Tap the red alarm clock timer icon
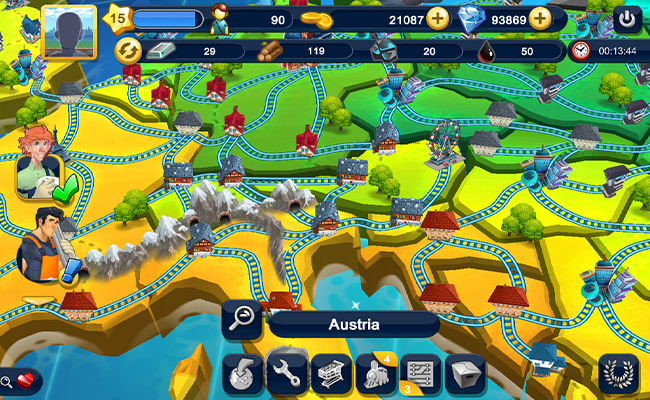650x400 pixels. coord(581,51)
